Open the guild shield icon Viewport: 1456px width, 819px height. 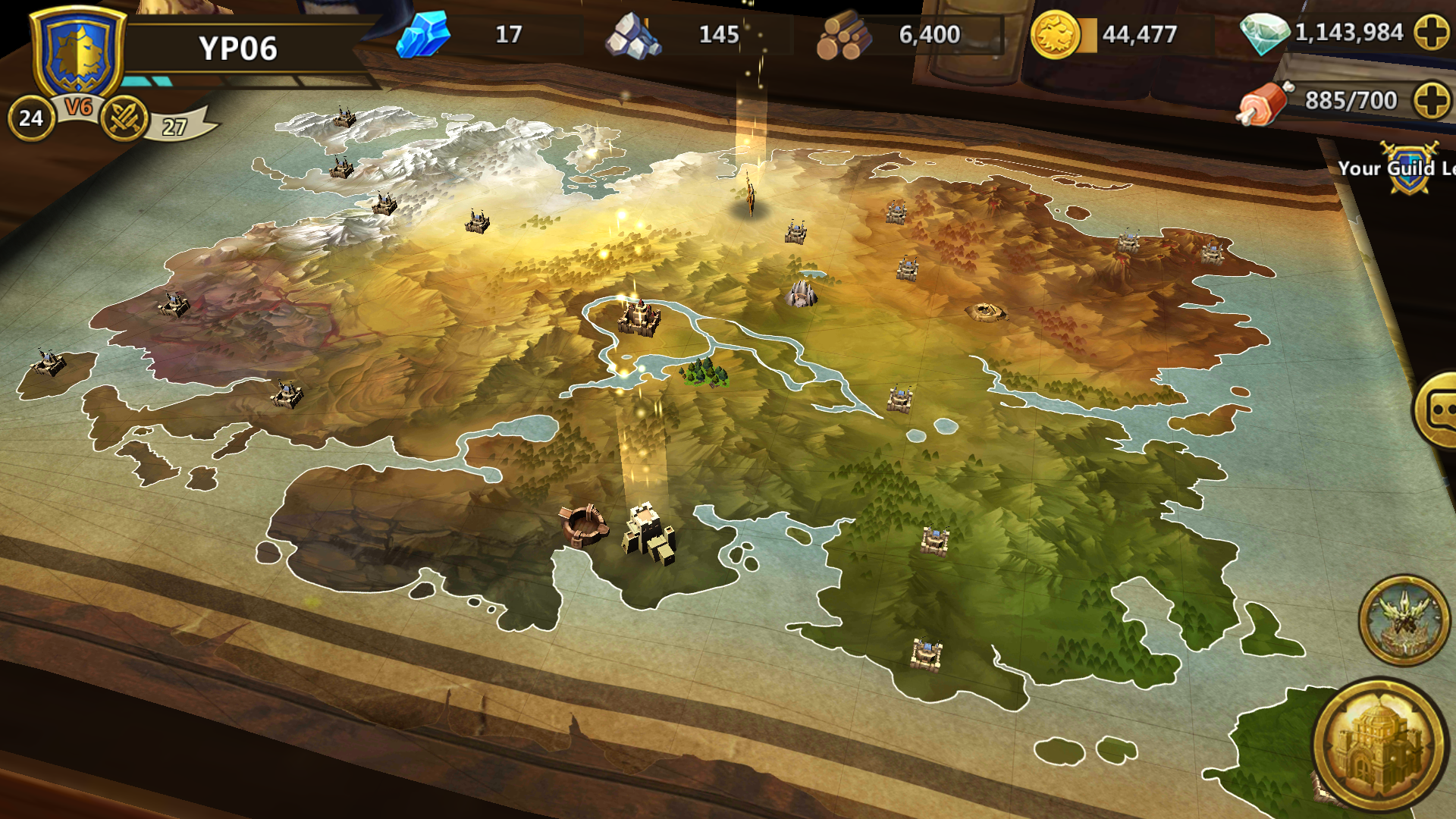pyautogui.click(x=1409, y=168)
